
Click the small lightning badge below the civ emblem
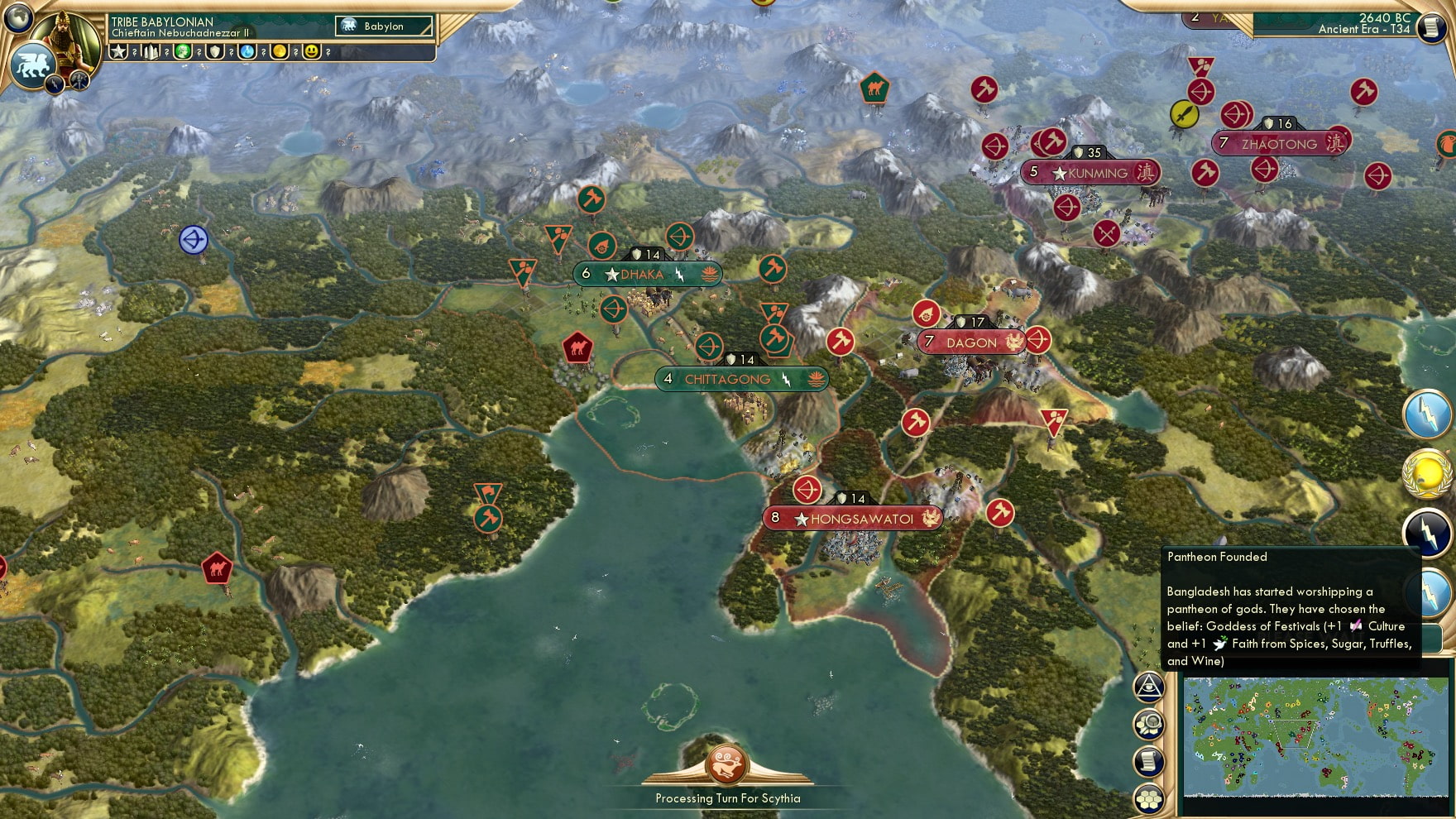click(x=55, y=85)
